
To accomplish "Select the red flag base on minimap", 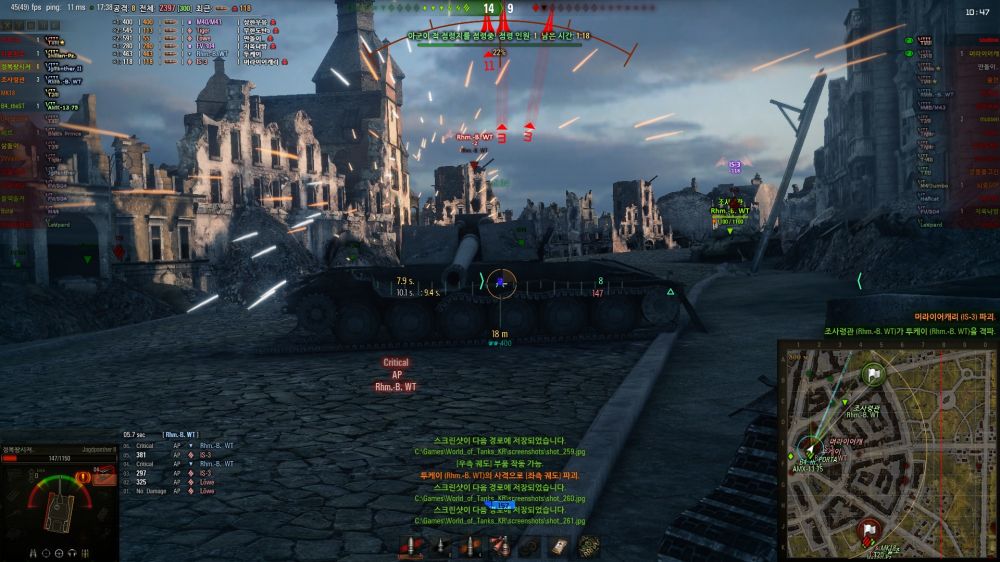I will click(x=866, y=530).
